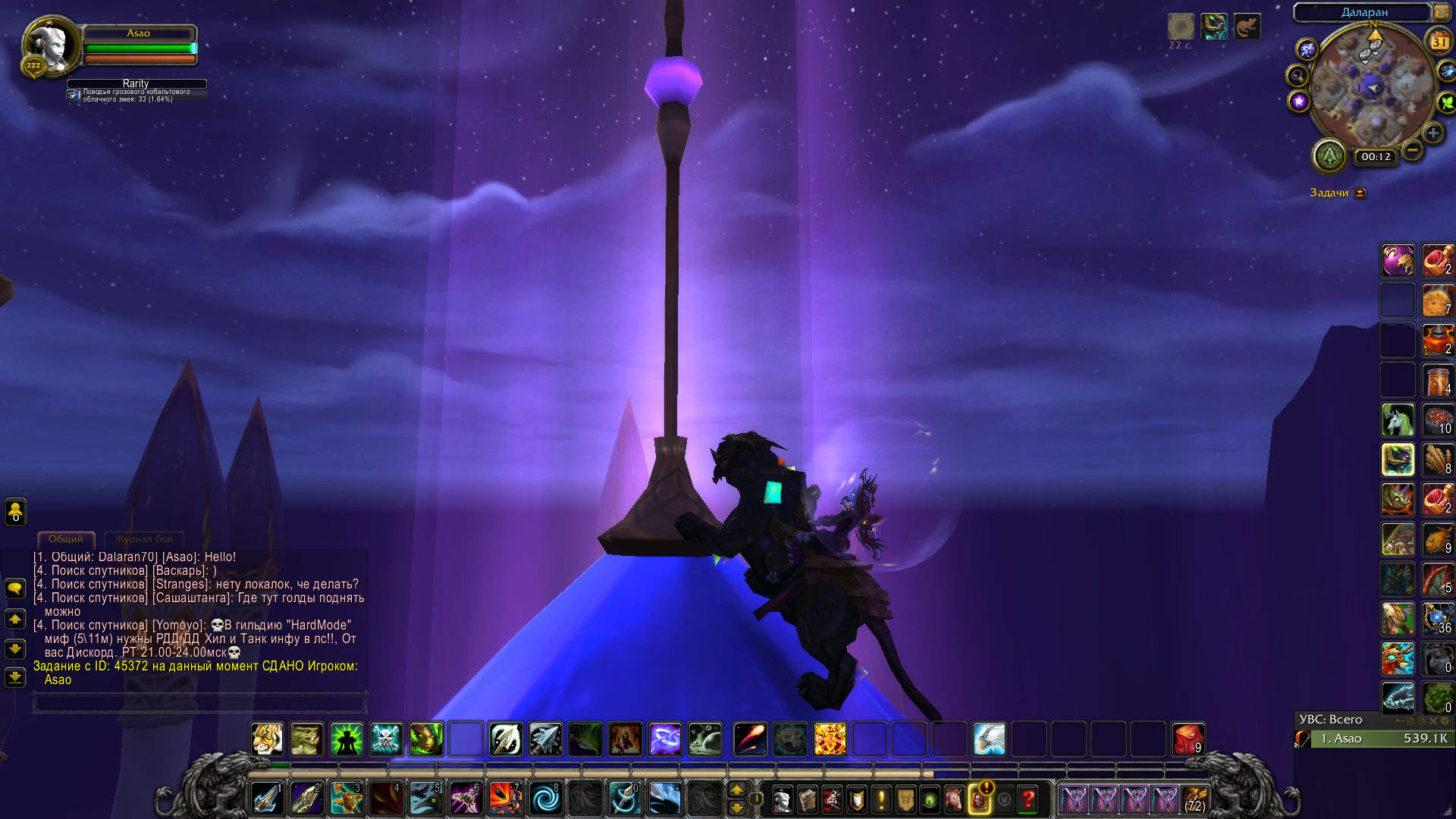Use the skull and crossbones ability
The height and width of the screenshot is (819, 1456).
[385, 739]
